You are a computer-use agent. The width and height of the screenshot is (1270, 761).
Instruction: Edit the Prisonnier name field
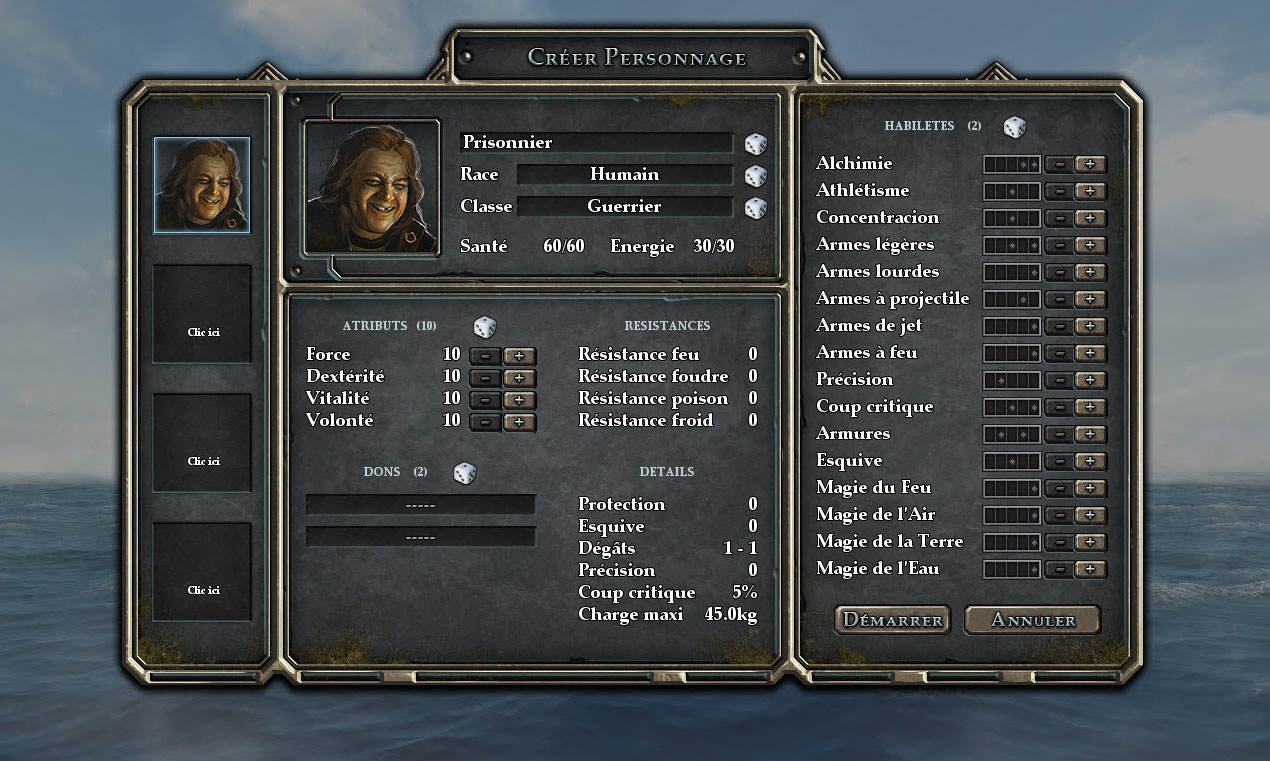point(596,143)
